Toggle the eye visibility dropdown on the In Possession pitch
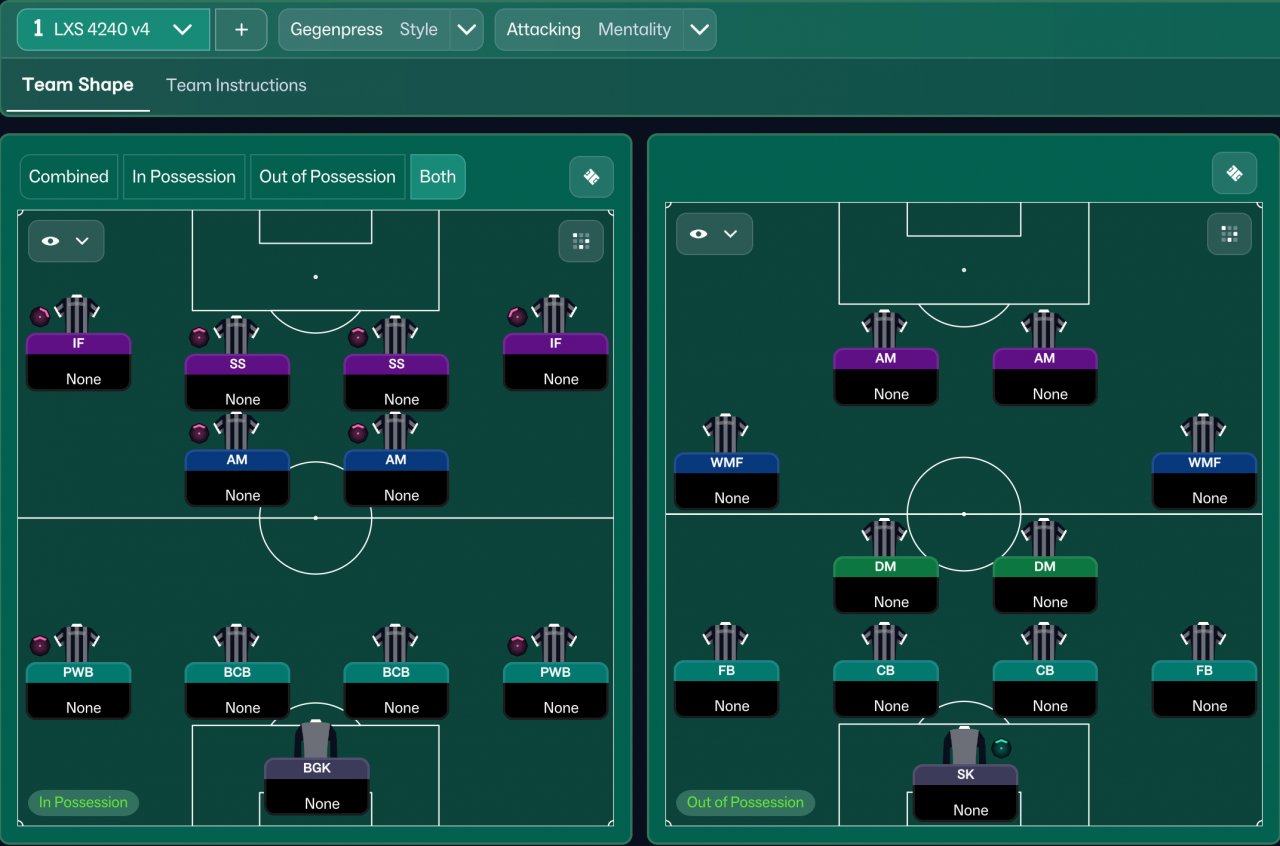Image resolution: width=1280 pixels, height=846 pixels. pos(66,241)
